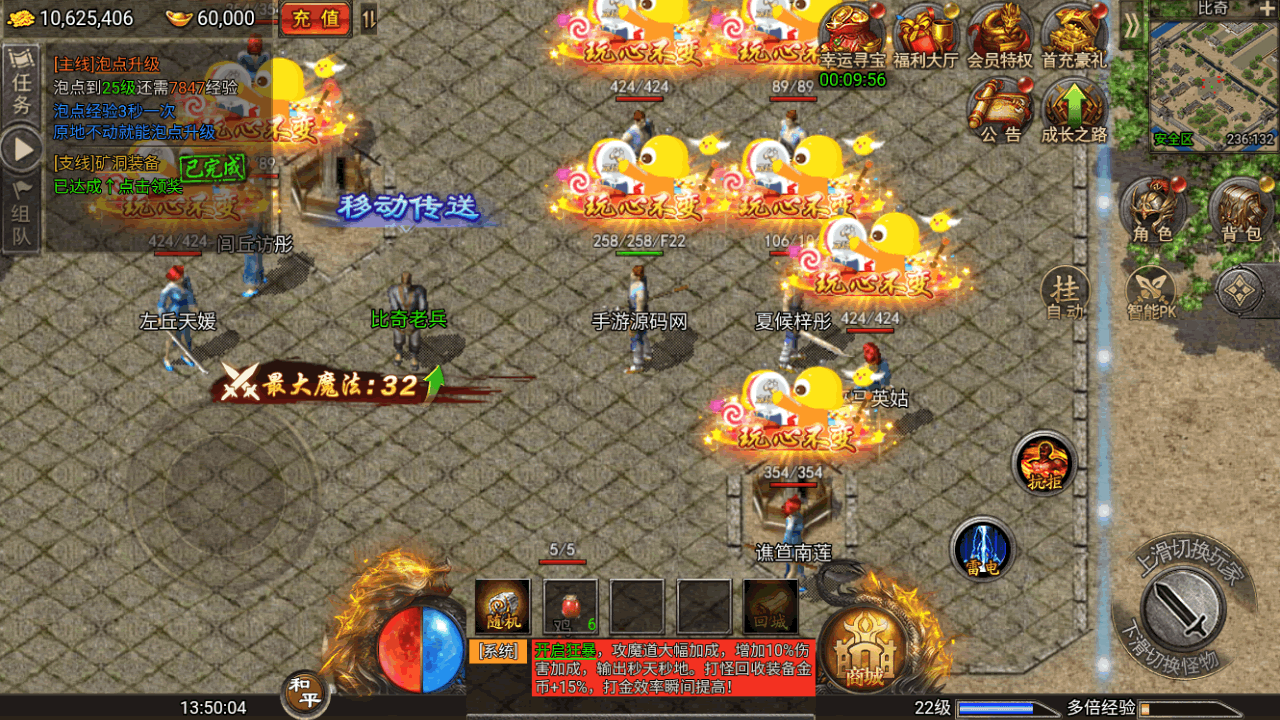Activate the 智能PK button

coord(1151,296)
